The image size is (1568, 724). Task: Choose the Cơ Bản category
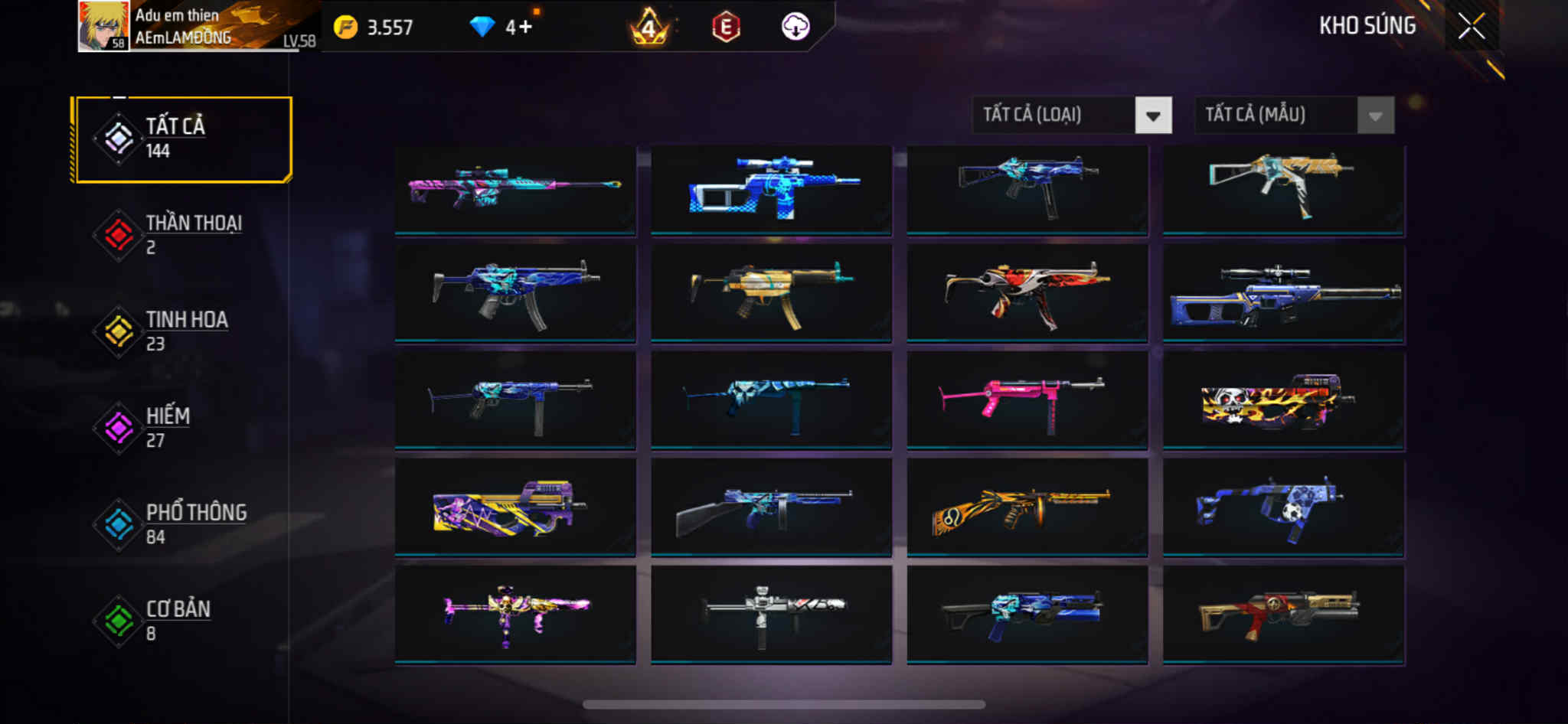point(182,620)
